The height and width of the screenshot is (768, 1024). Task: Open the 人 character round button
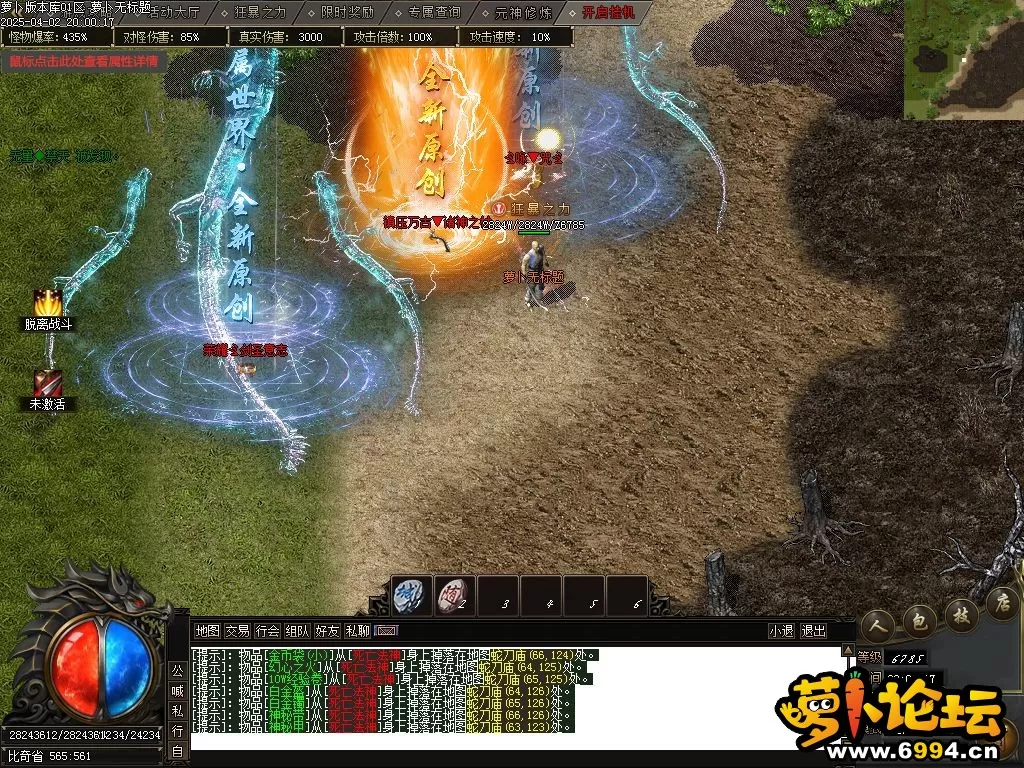coord(878,622)
